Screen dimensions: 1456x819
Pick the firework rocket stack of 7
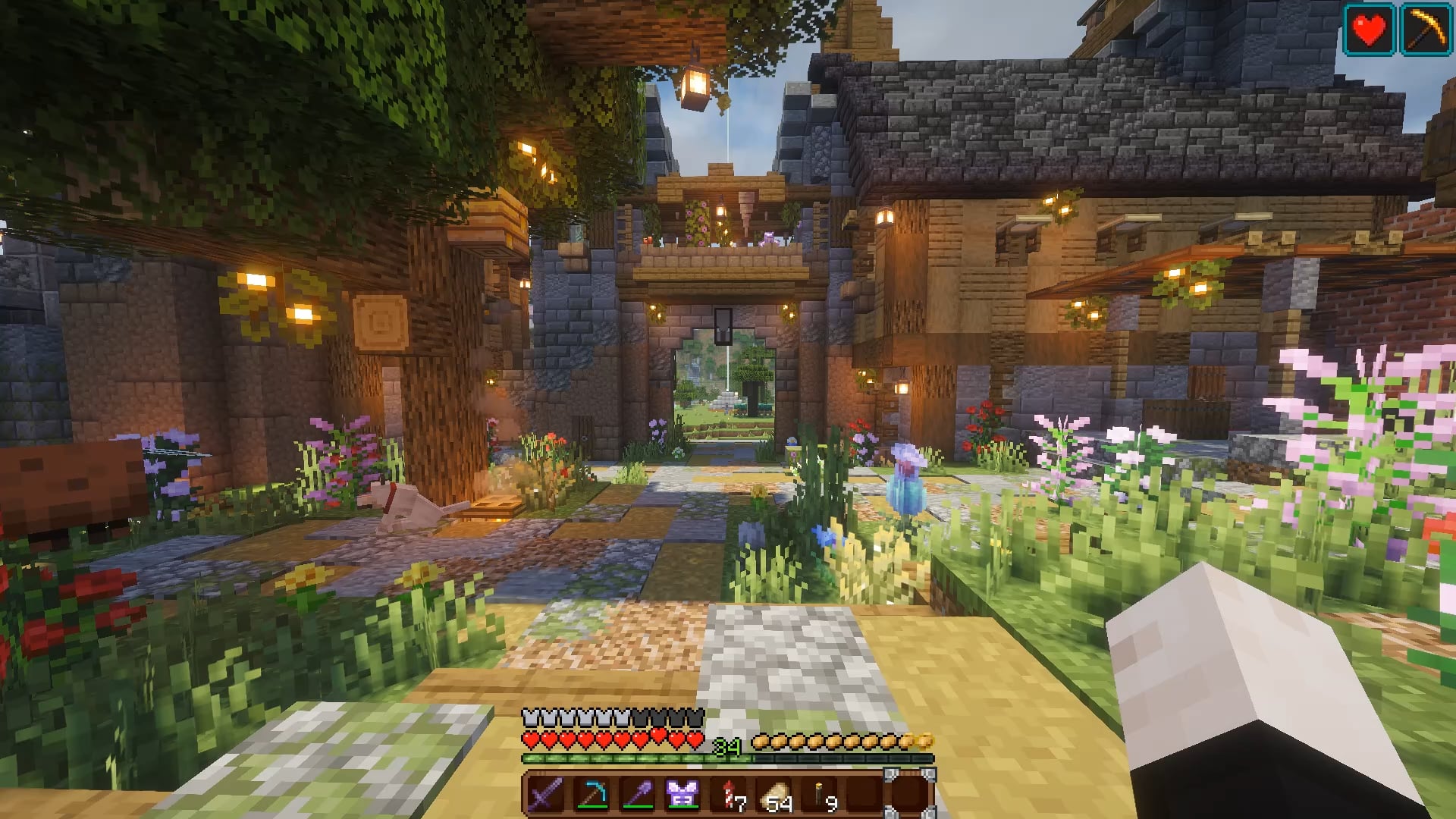730,795
